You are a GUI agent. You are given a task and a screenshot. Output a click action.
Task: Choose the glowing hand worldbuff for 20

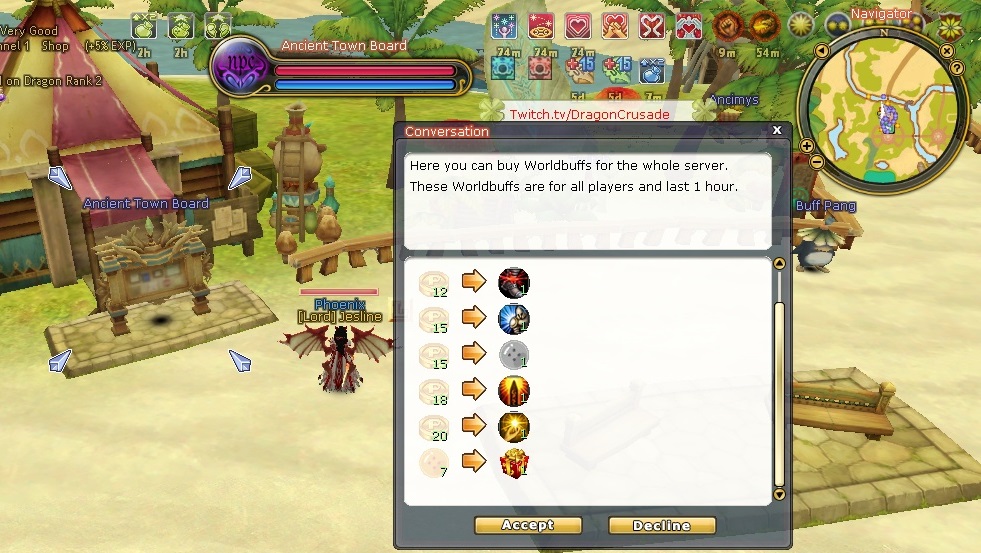pos(514,428)
